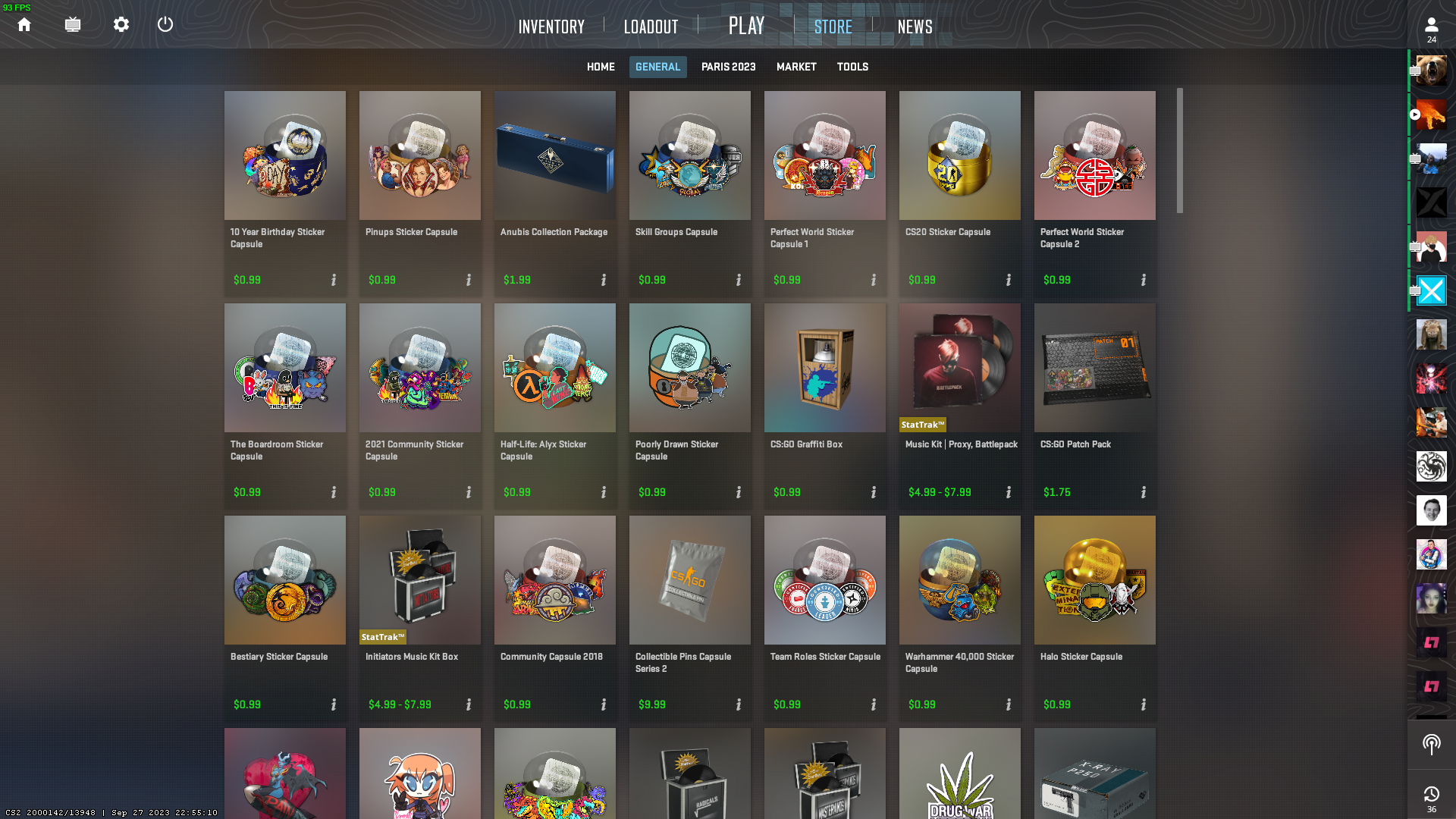1456x819 pixels.
Task: View info for the CS:GO Patch Pack
Action: click(x=1144, y=491)
